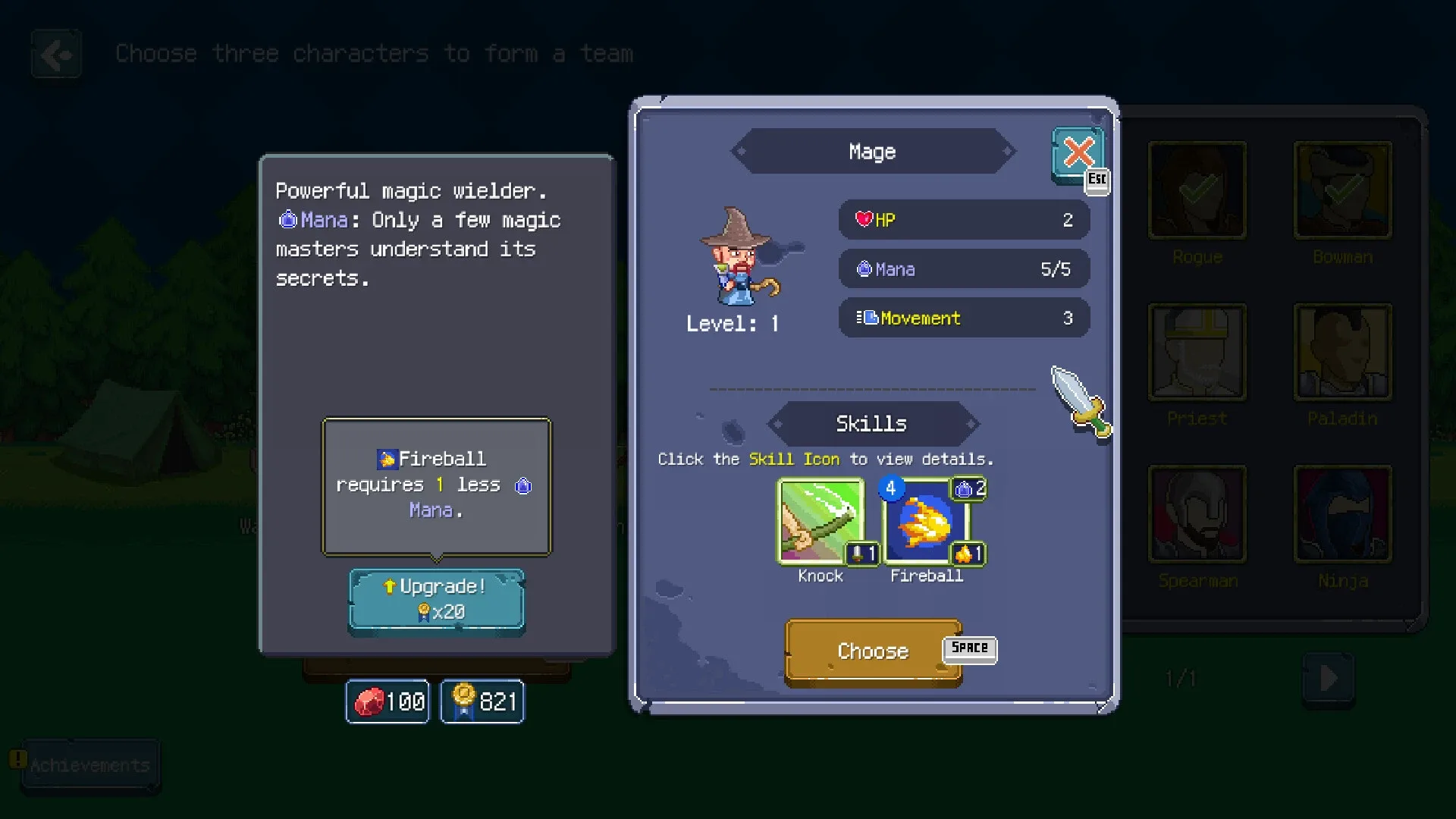Select the Spearman character portrait
This screenshot has width=1456, height=819.
(x=1197, y=514)
